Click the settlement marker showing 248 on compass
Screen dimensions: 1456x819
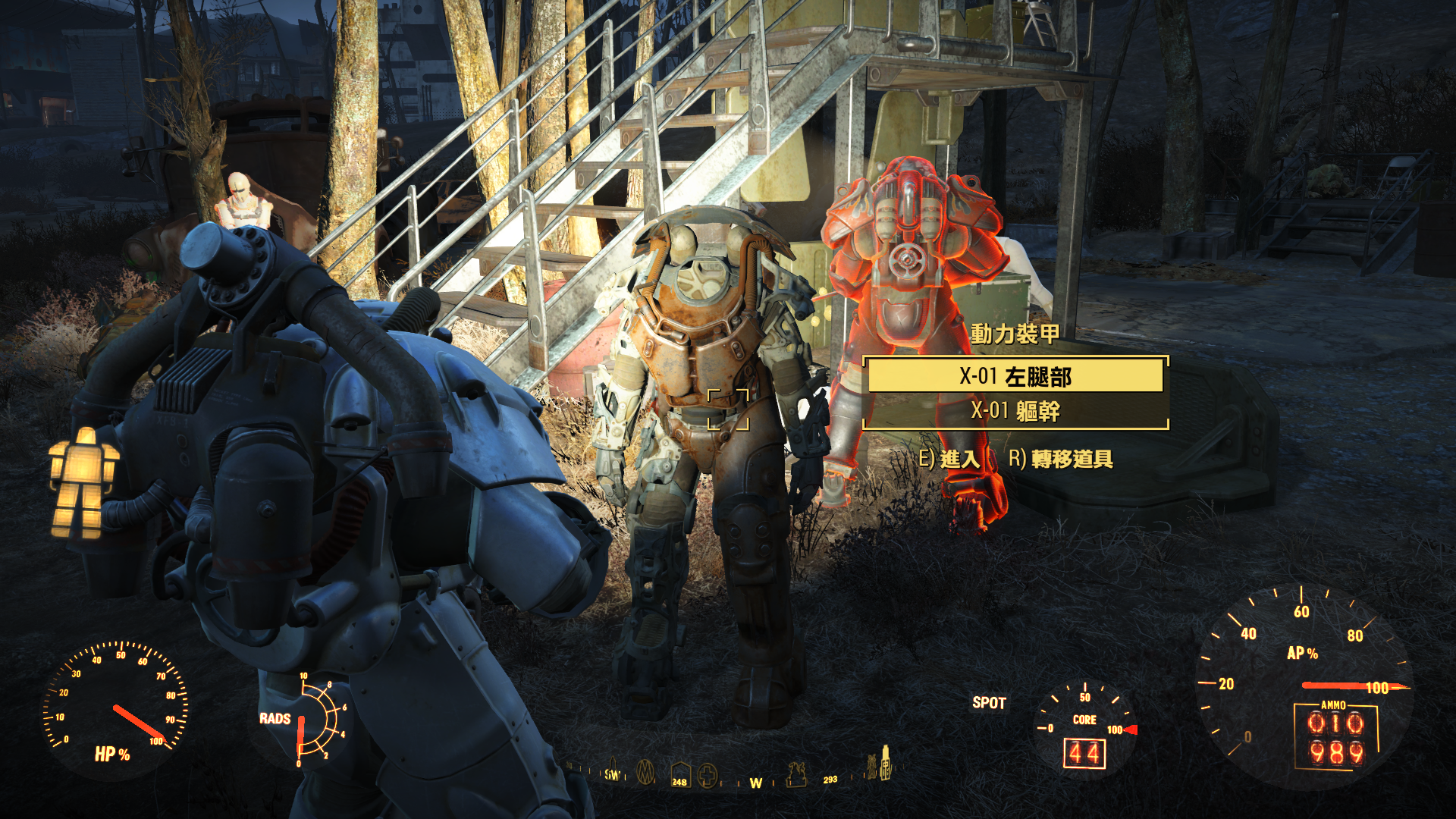[x=679, y=773]
